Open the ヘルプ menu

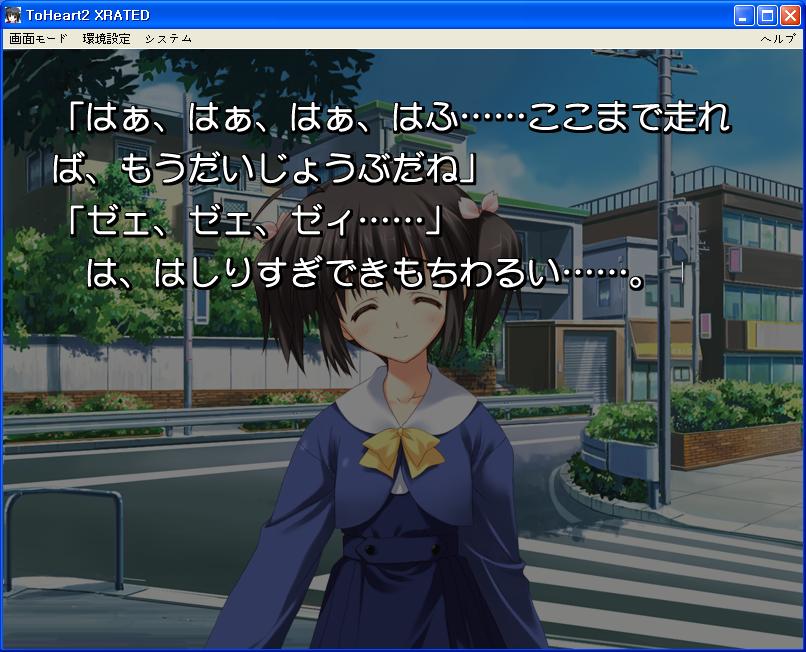point(777,39)
